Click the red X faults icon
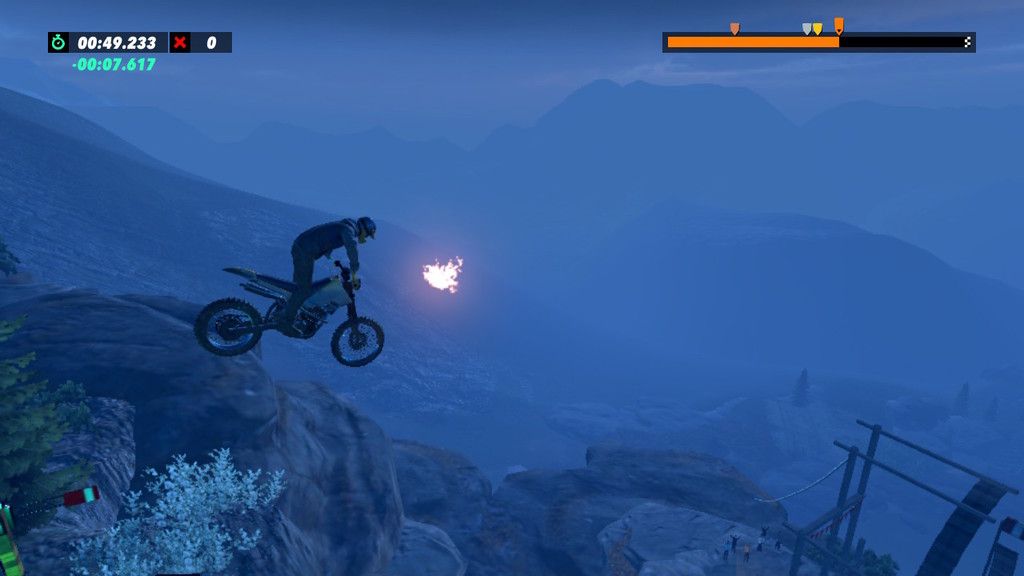 180,42
